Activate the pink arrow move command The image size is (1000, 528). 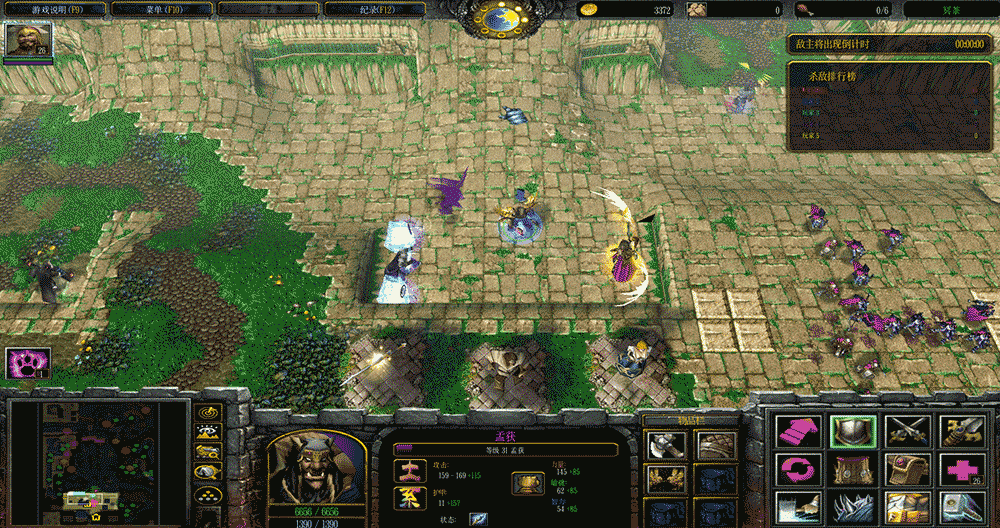798,431
